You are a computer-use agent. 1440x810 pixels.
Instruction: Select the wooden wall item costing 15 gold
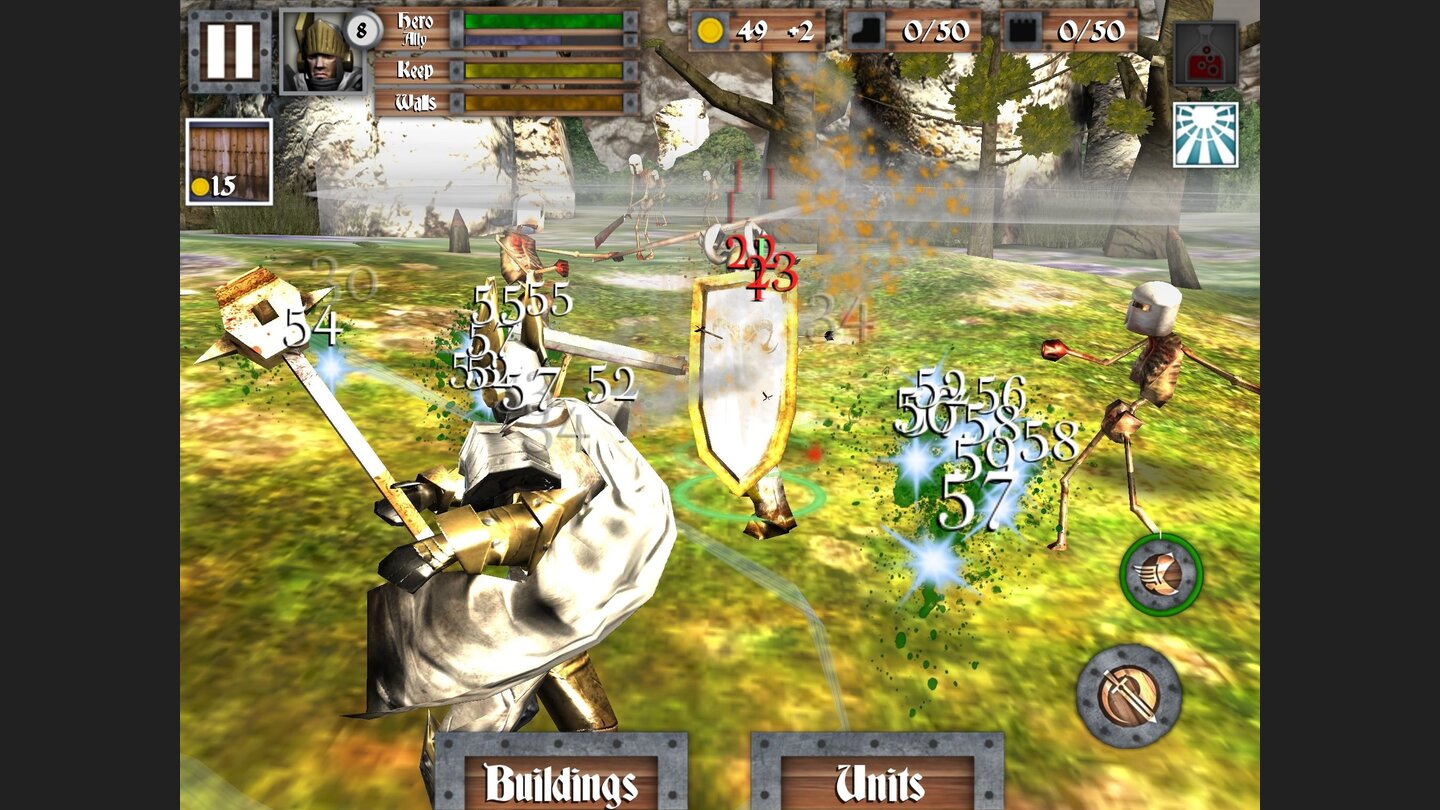click(x=228, y=160)
